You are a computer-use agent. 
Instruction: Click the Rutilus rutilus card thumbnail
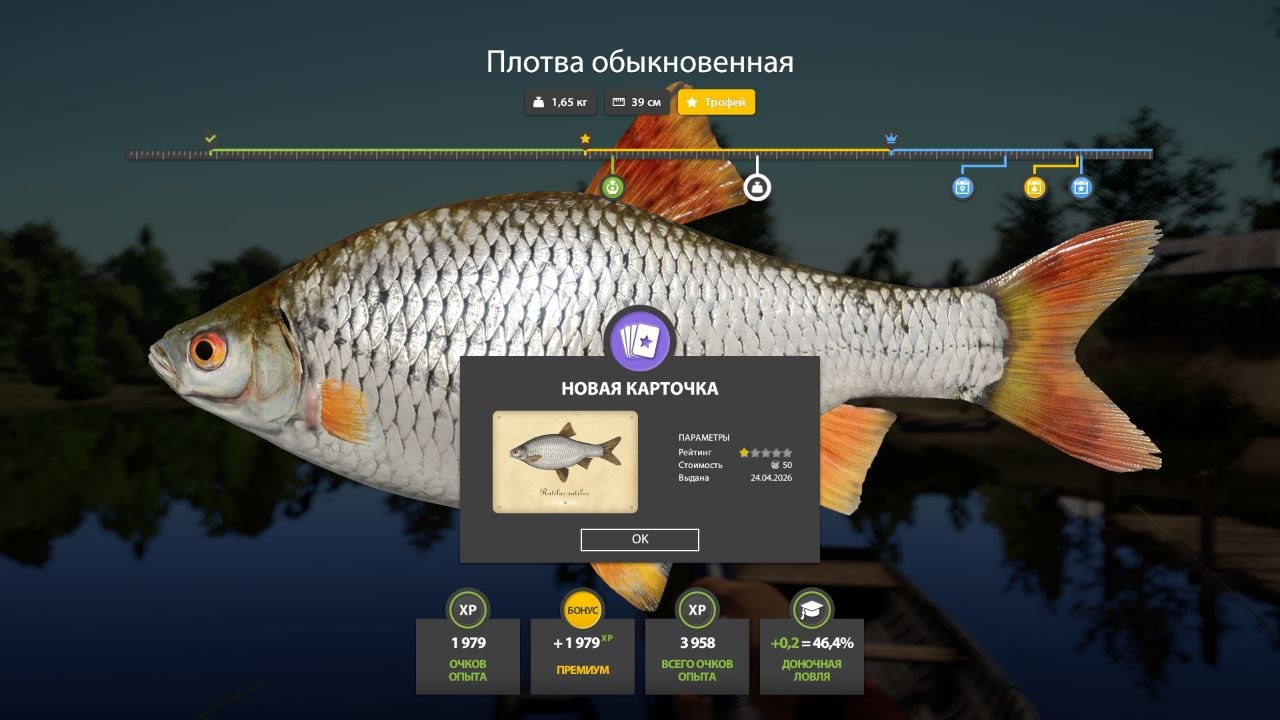point(564,461)
